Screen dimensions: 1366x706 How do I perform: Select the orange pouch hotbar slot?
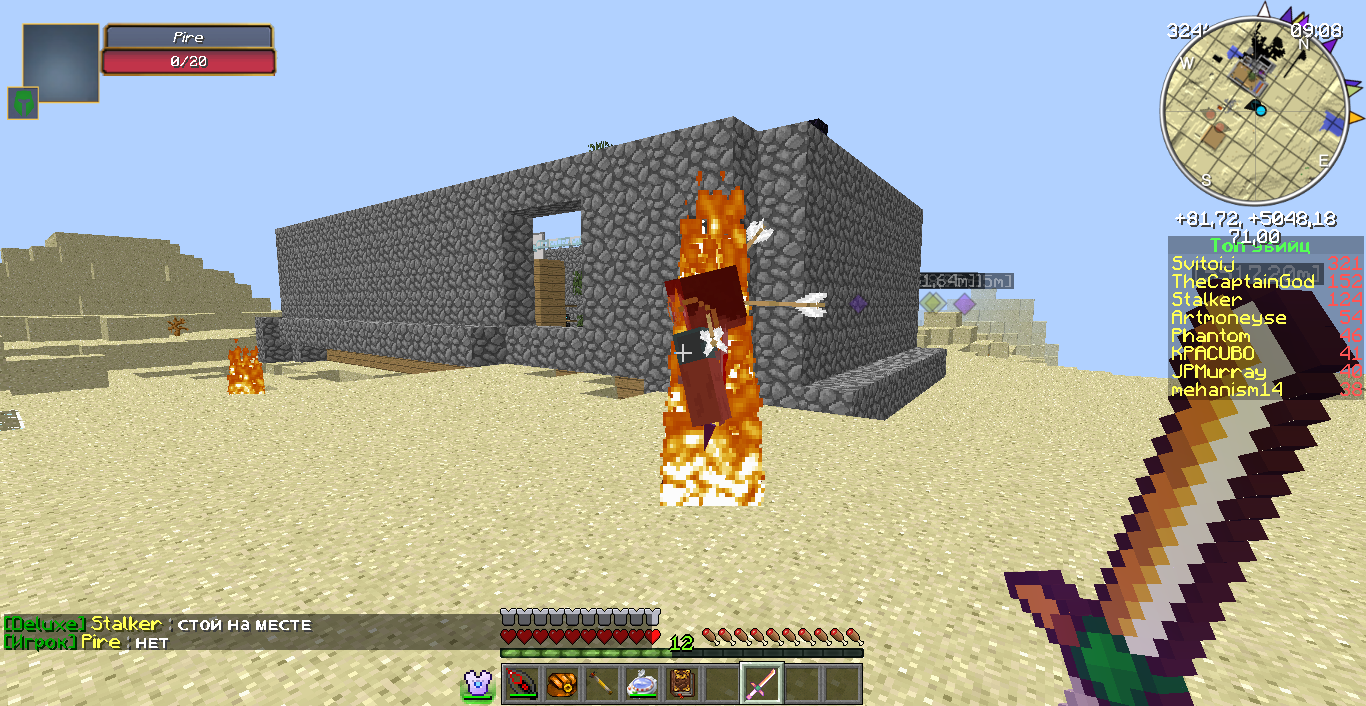tap(560, 684)
